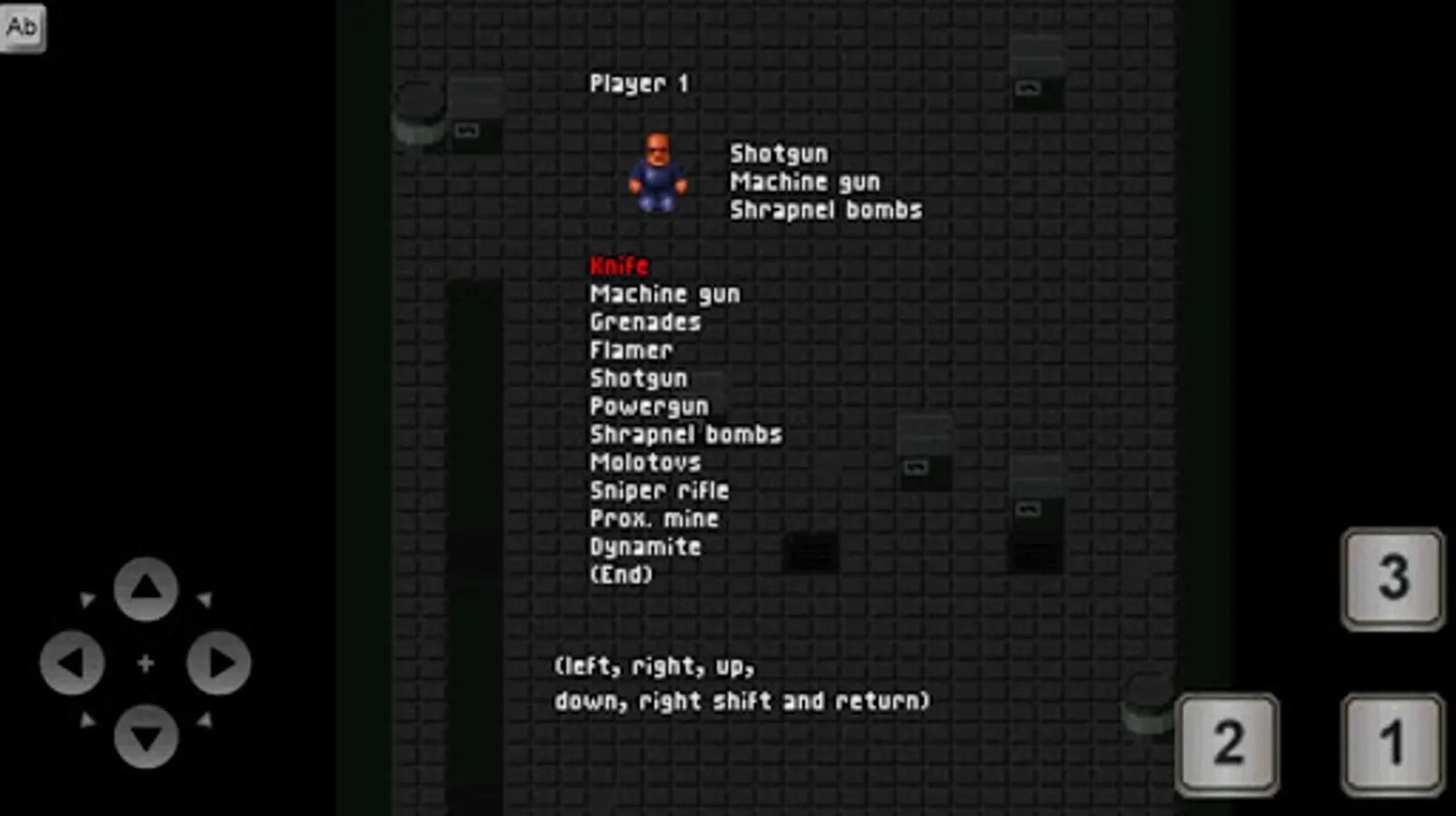
Task: Choose Flamer from the weapon list
Action: click(x=631, y=350)
